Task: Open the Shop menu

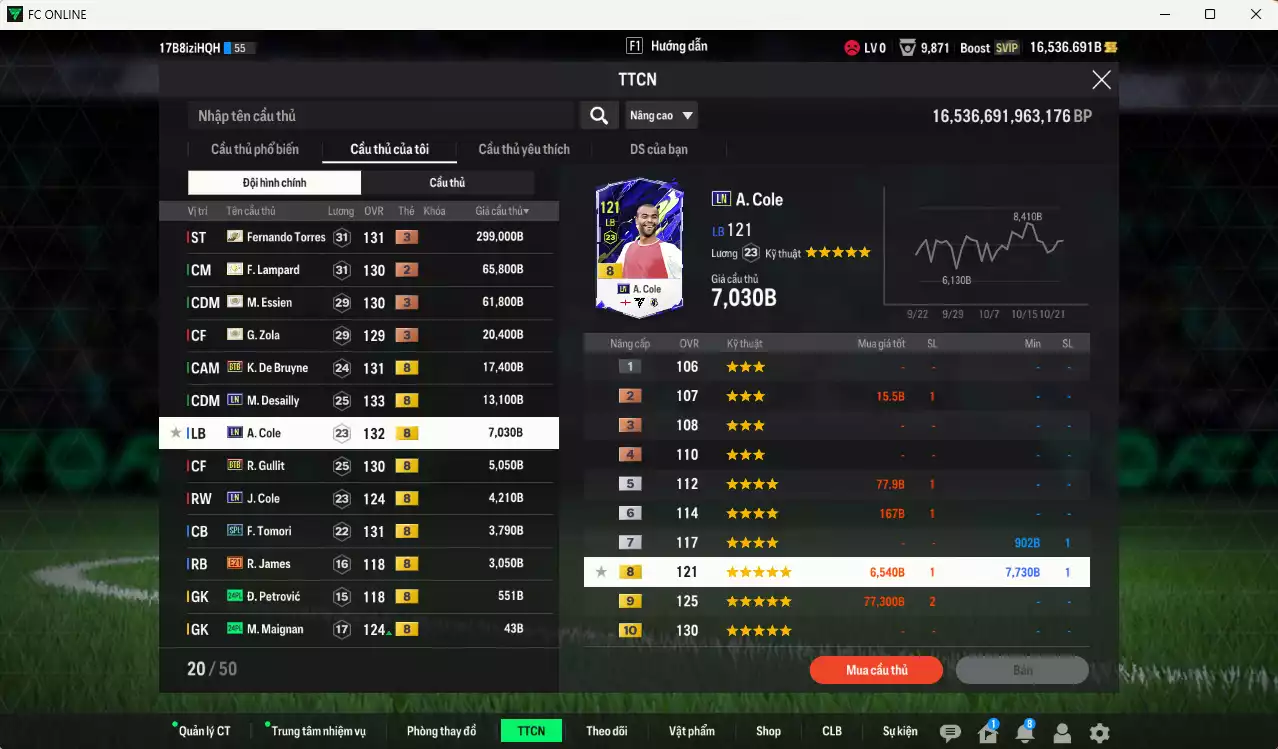Action: coord(768,731)
